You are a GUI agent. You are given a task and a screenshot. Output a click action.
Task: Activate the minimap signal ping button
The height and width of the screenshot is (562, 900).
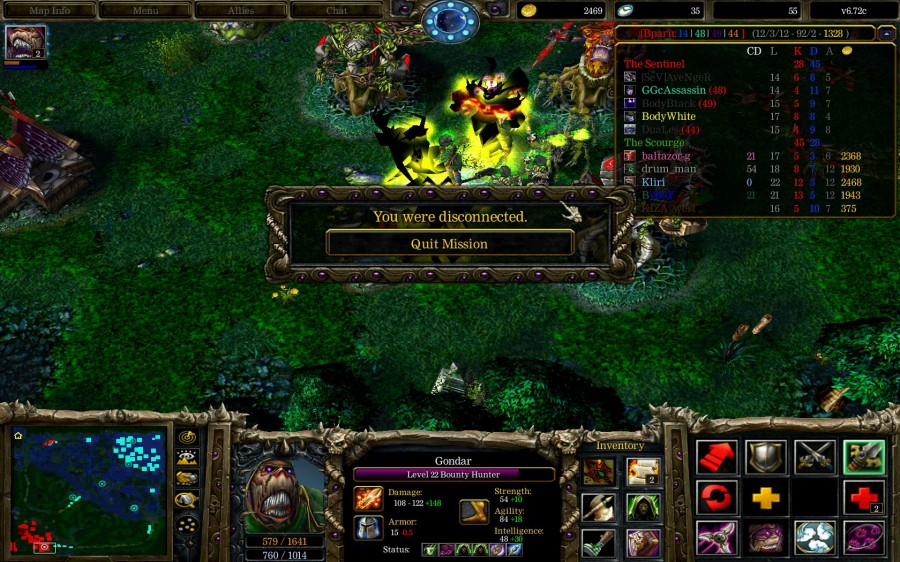pyautogui.click(x=186, y=437)
